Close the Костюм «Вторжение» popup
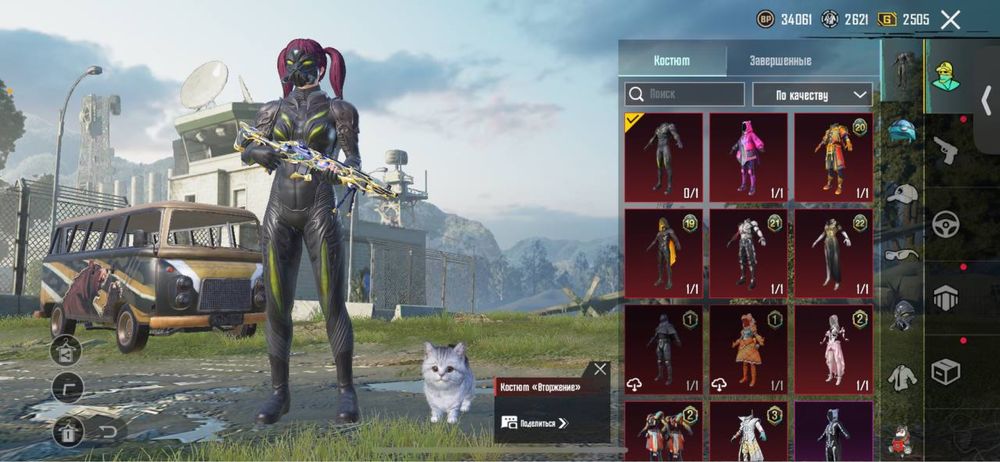This screenshot has width=1000, height=462. pos(599,369)
